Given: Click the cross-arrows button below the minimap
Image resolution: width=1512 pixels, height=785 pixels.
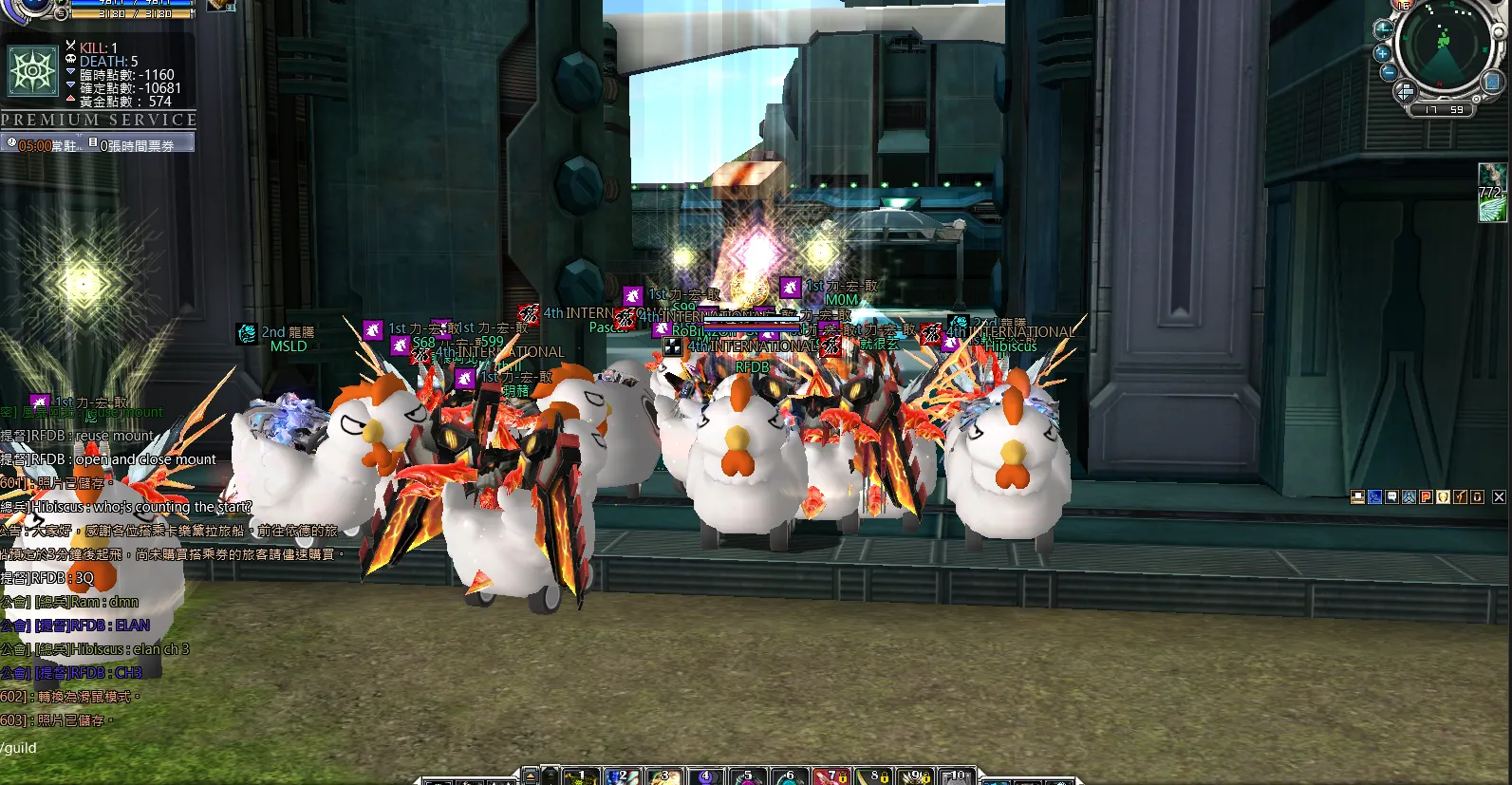Looking at the screenshot, I should 1404,91.
